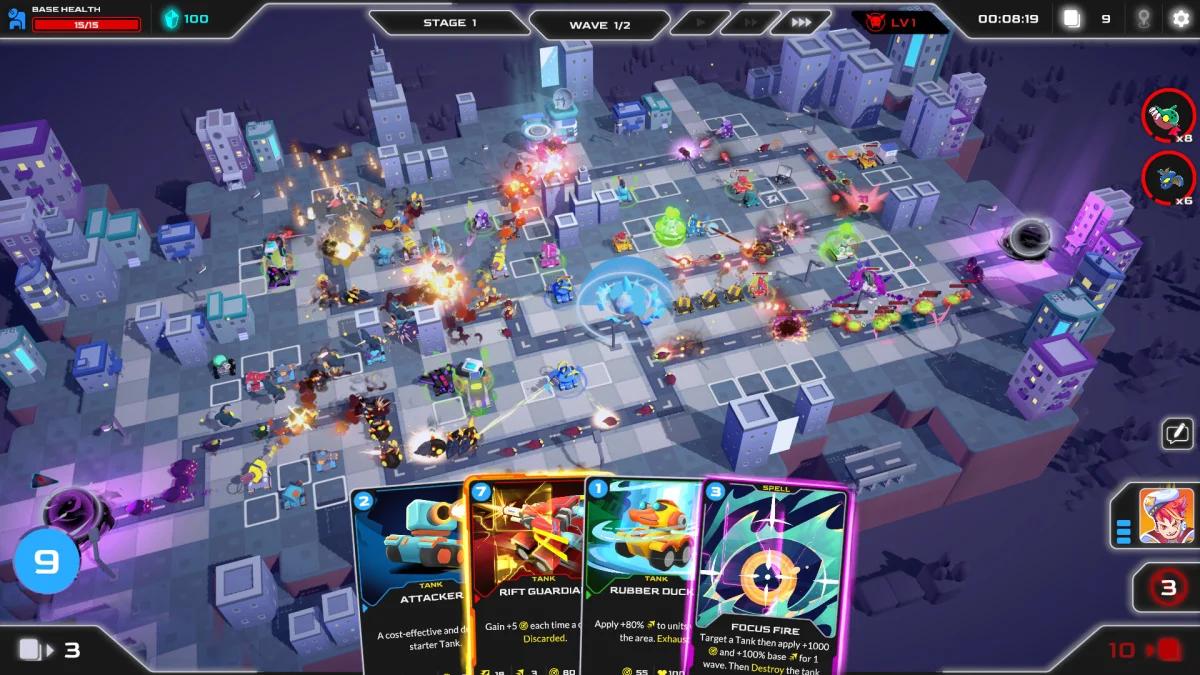Inspect the green flying enemy wave icon
This screenshot has width=1200, height=675.
click(1168, 116)
